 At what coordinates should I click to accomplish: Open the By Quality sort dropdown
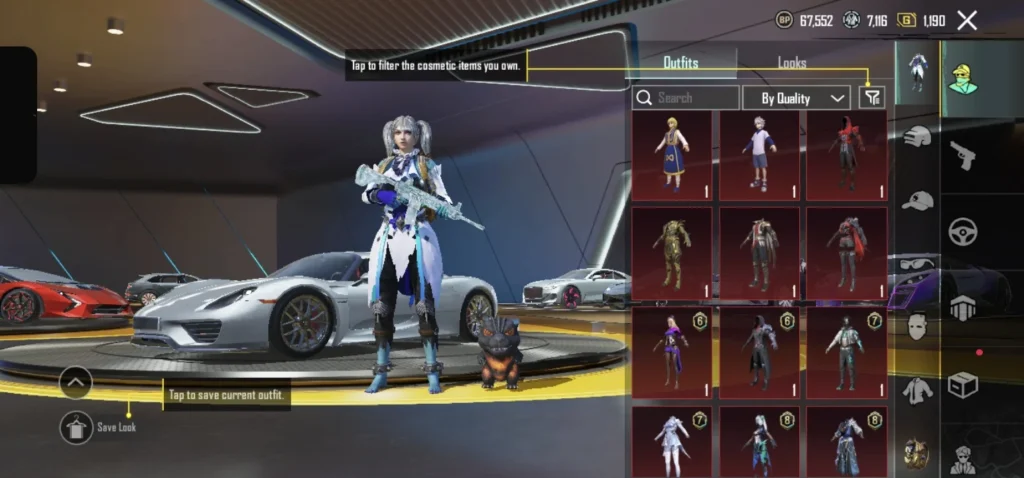796,98
